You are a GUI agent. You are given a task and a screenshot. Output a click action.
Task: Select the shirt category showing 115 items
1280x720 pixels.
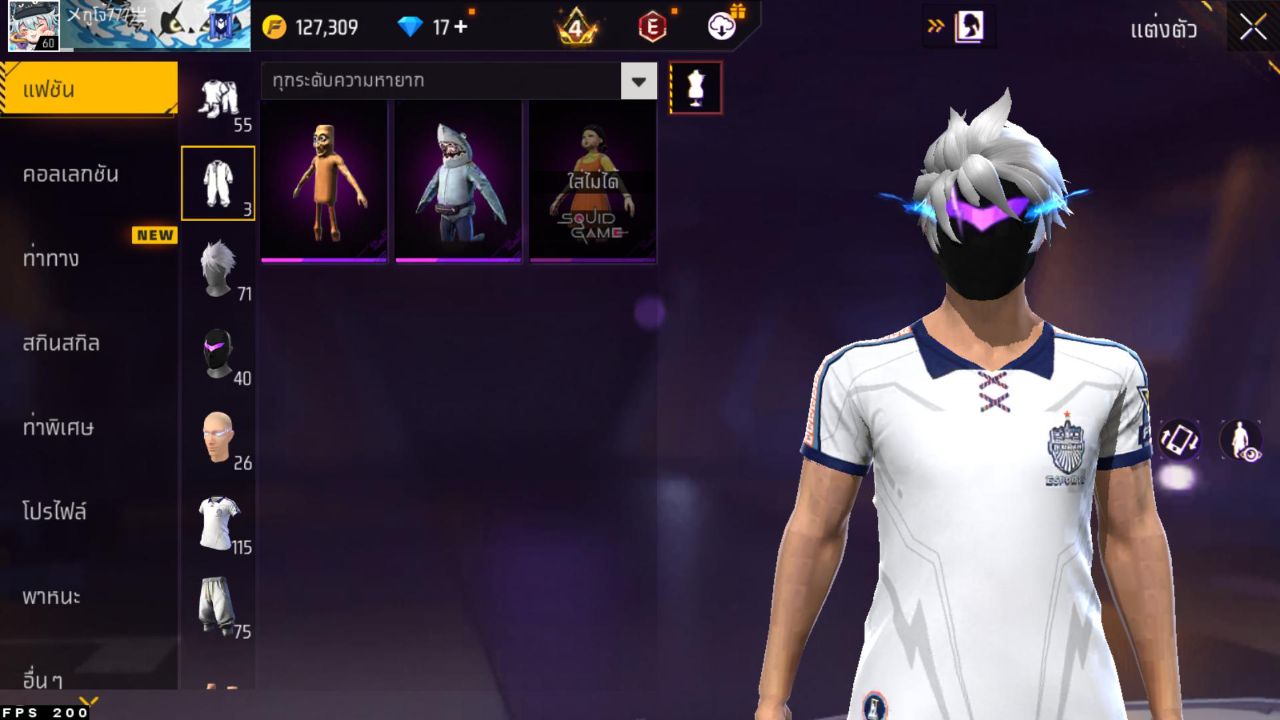click(219, 522)
